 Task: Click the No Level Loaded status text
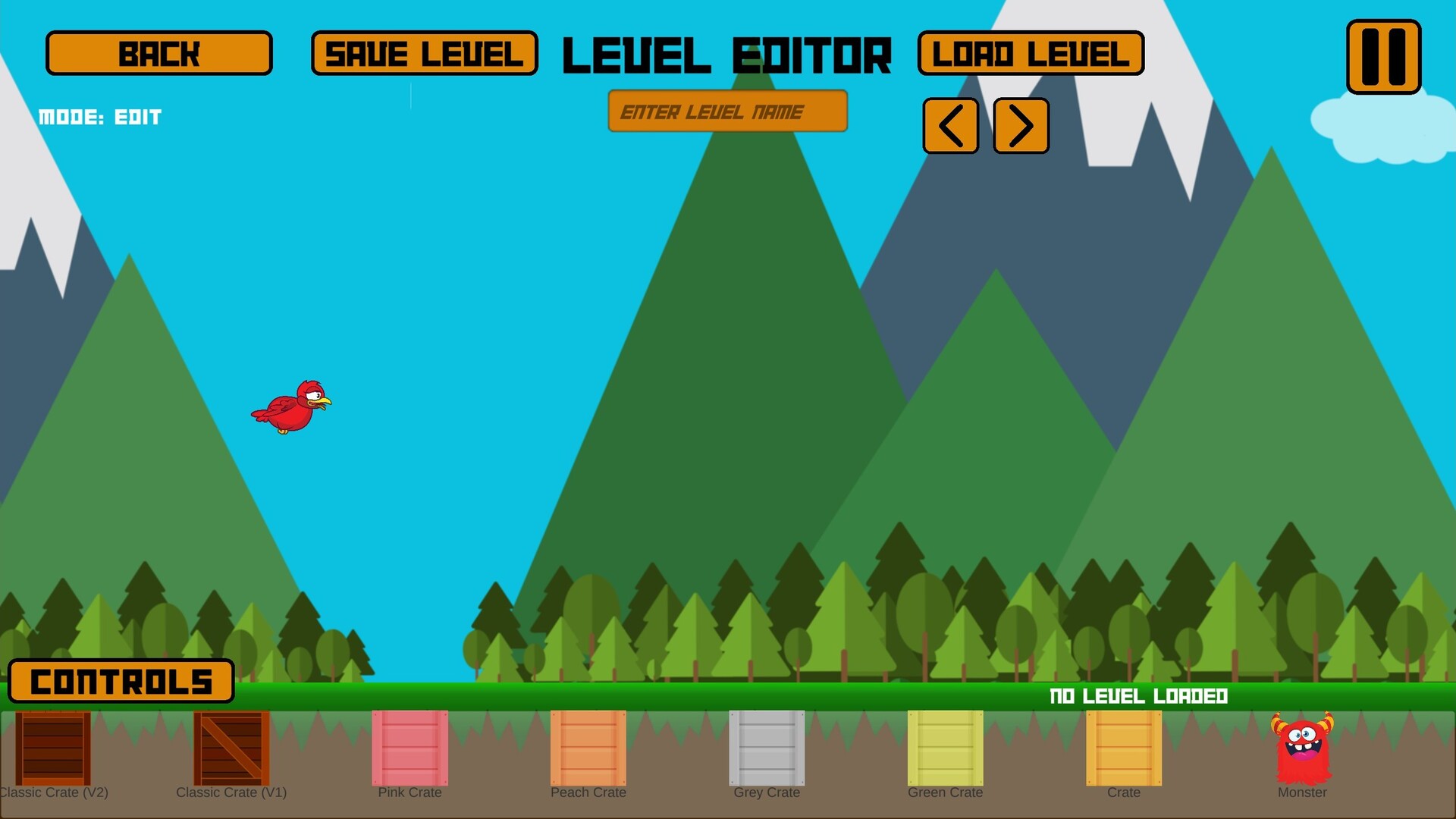pos(1137,696)
